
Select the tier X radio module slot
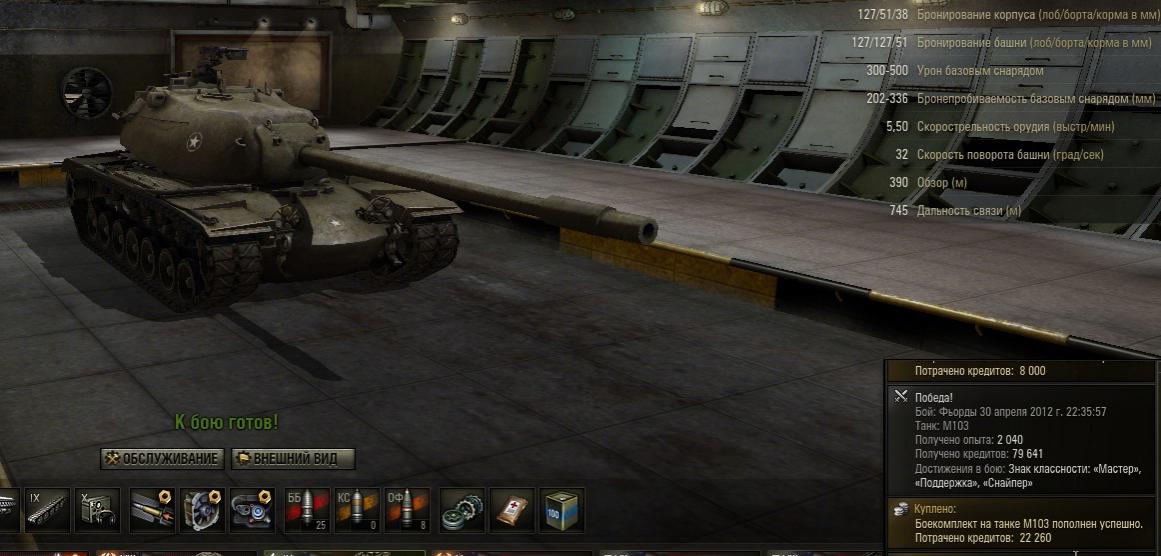(x=97, y=510)
